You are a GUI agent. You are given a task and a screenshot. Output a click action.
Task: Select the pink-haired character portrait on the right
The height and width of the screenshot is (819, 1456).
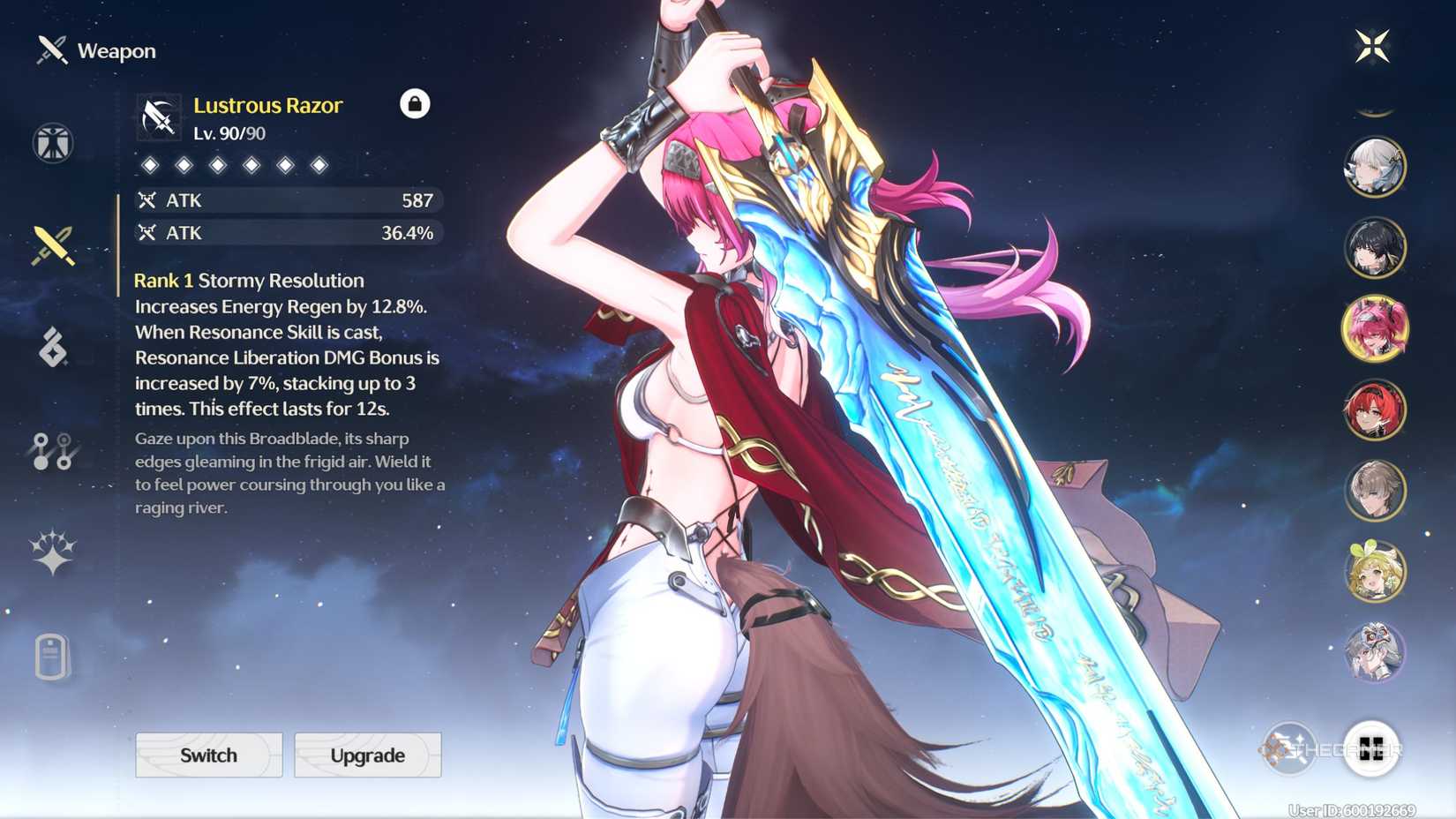pos(1375,329)
